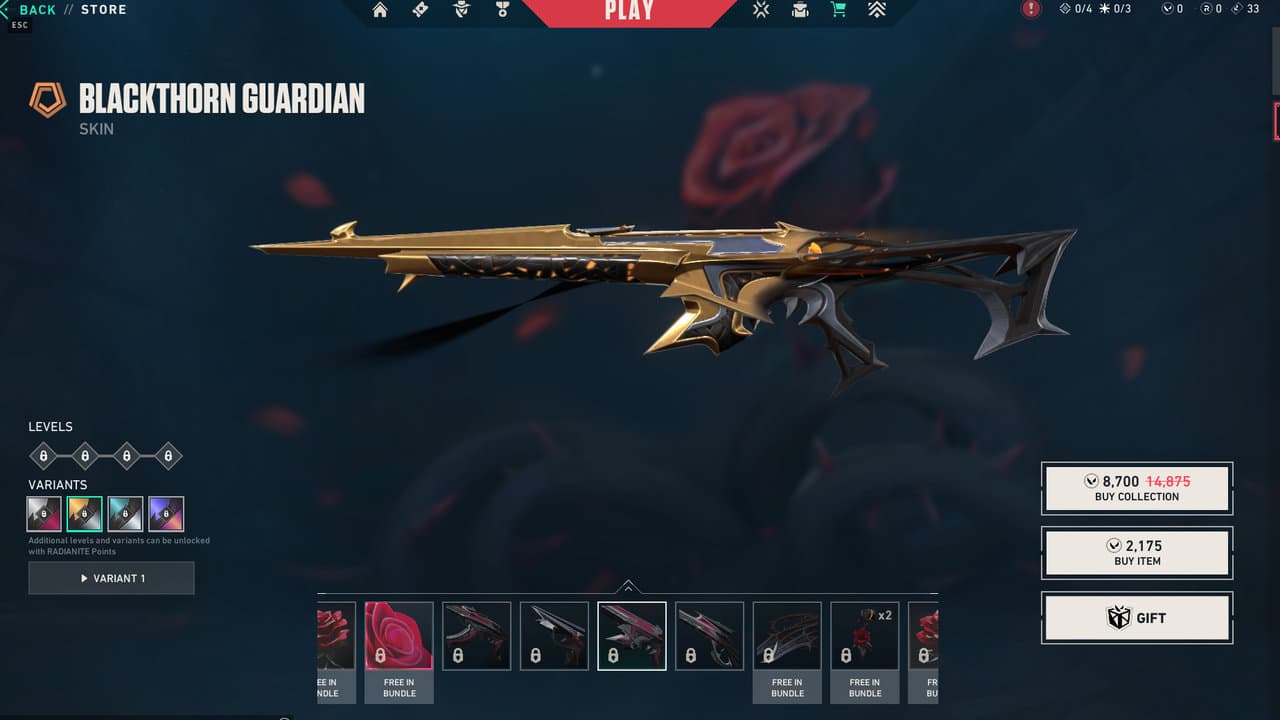Select the Agents icon
This screenshot has width=1280, height=720.
pos(460,10)
